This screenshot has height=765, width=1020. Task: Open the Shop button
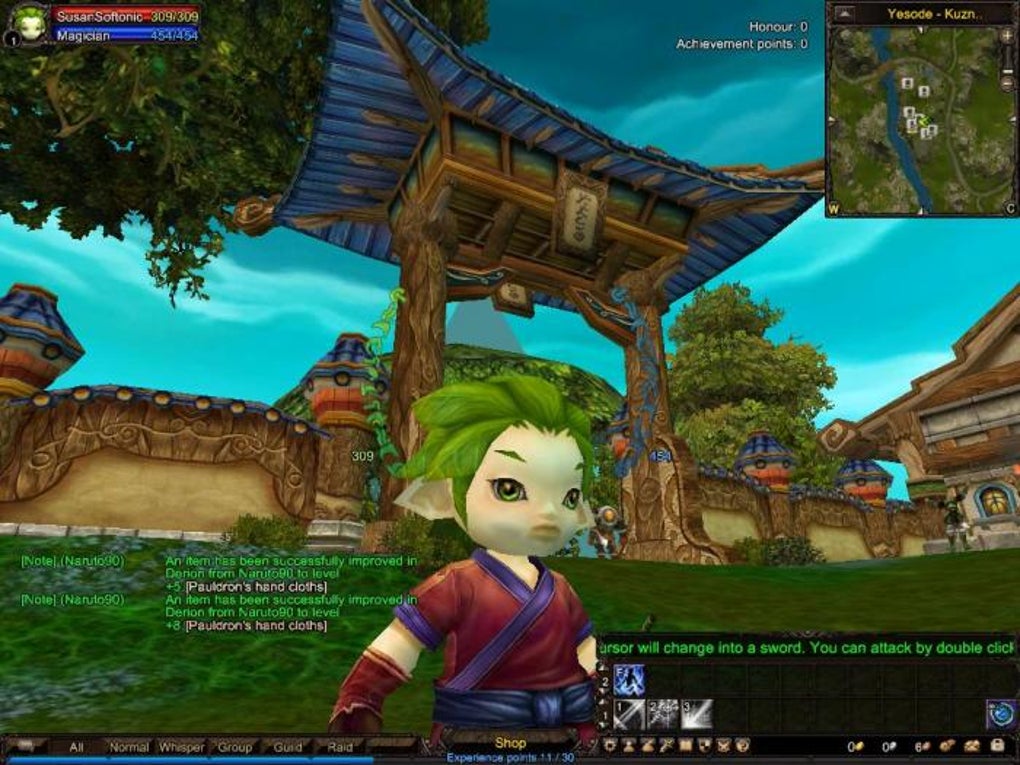tap(510, 743)
